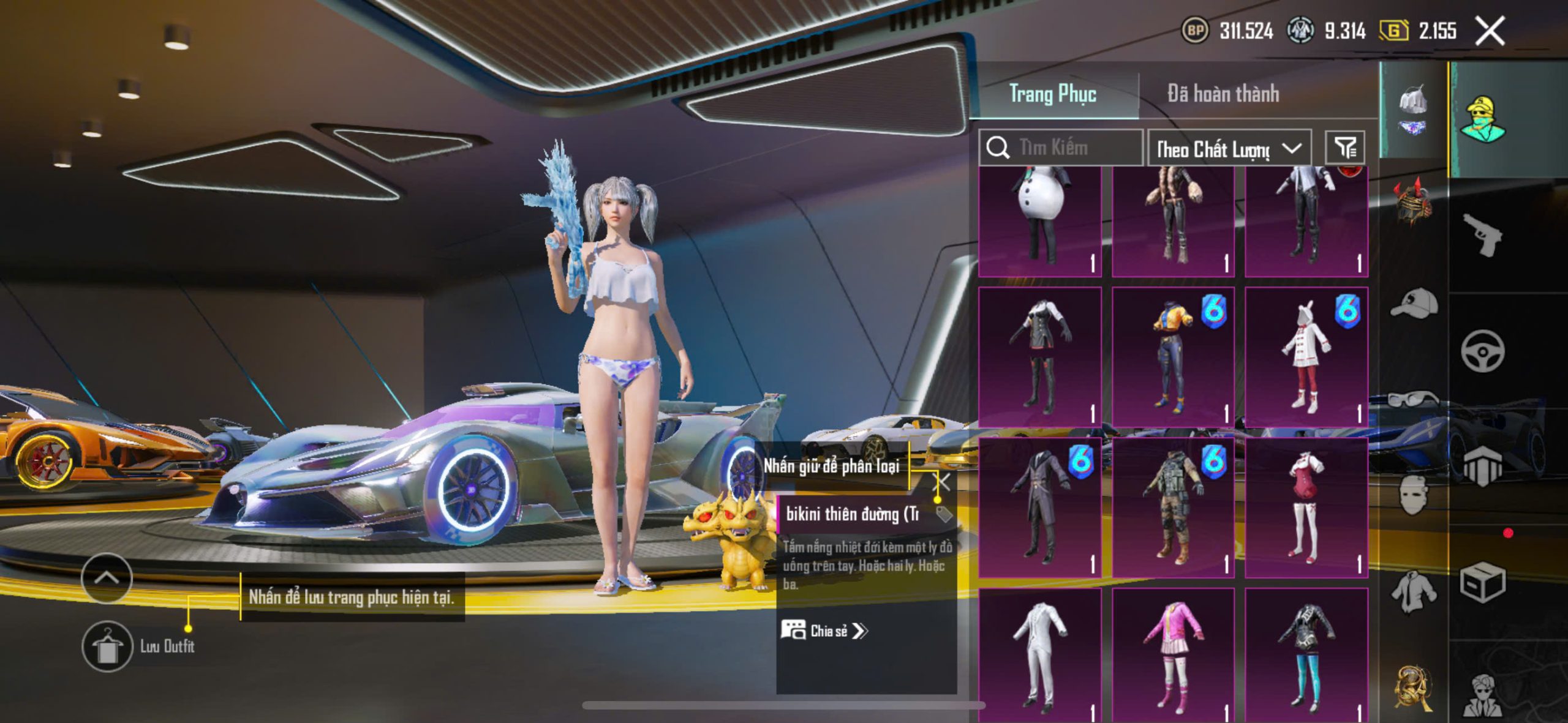Show the baseball cap headwear category
1568x723 pixels.
tap(1414, 304)
